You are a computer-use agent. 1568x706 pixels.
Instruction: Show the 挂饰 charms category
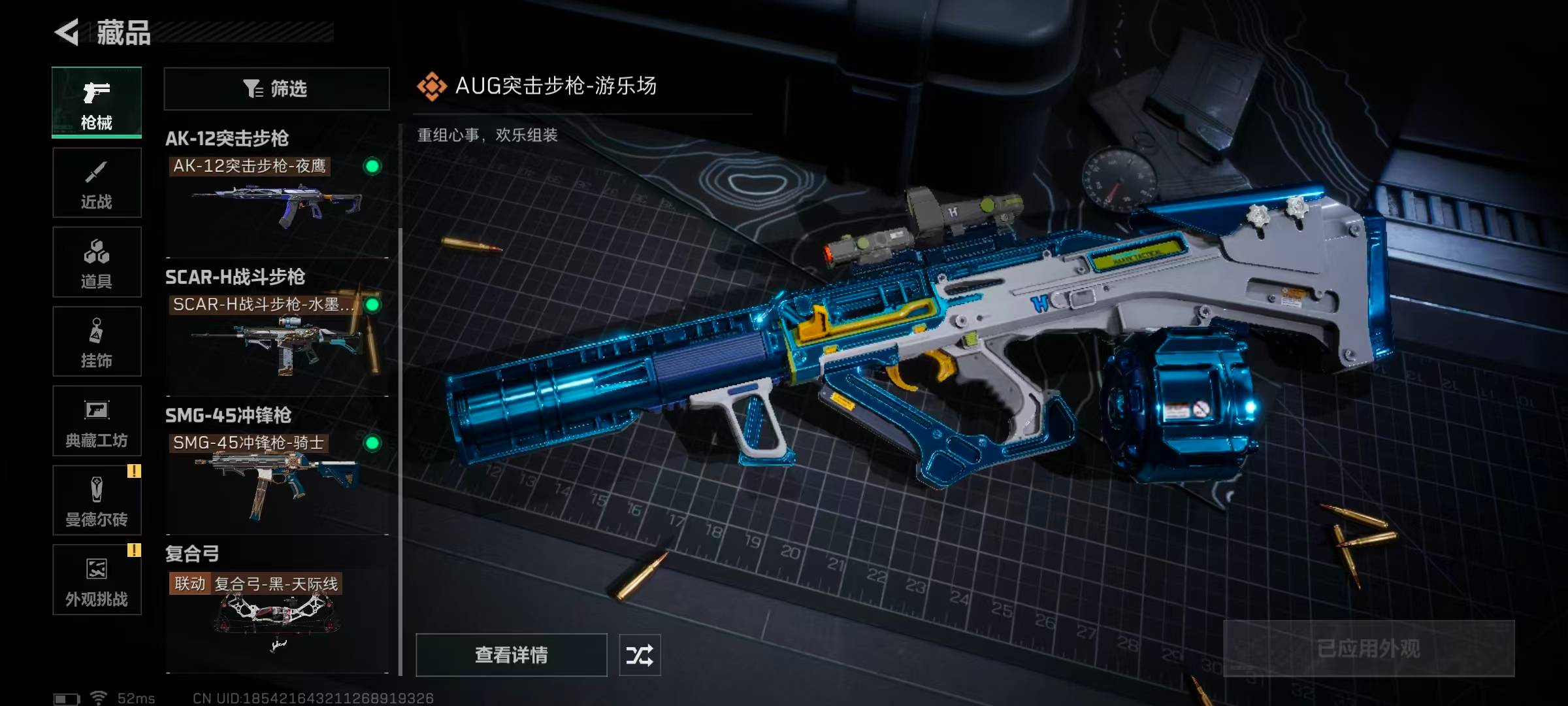coord(97,341)
